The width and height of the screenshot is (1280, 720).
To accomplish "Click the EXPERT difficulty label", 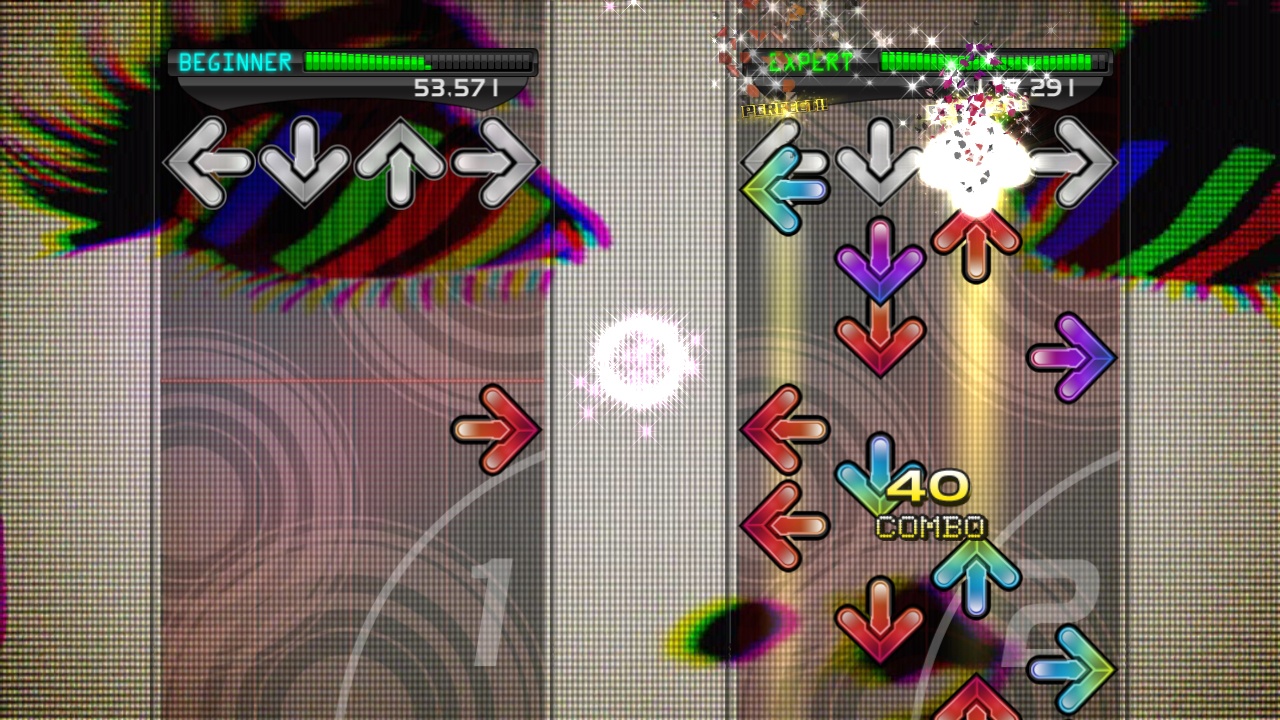I will point(812,63).
